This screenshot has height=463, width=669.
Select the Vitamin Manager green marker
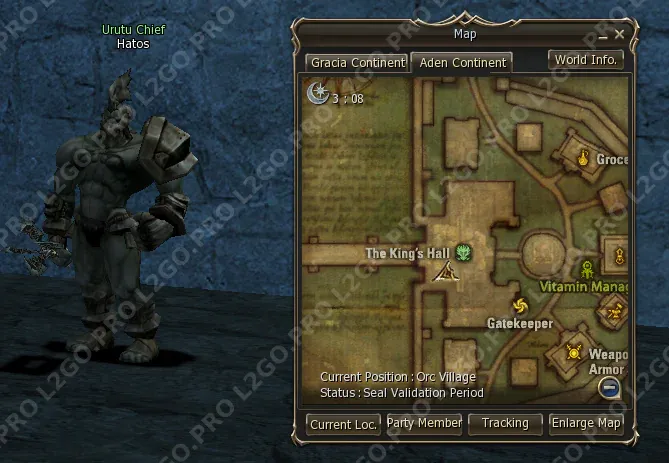[x=587, y=268]
